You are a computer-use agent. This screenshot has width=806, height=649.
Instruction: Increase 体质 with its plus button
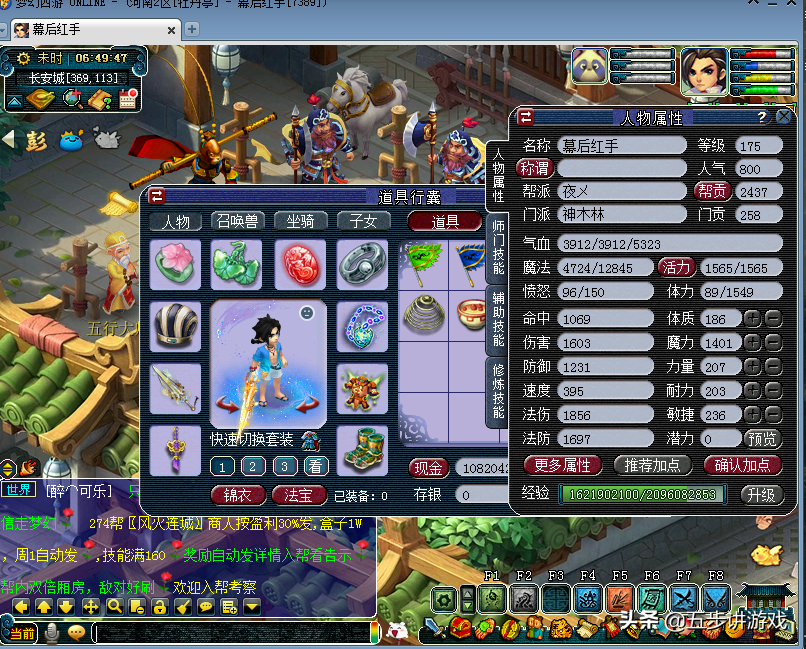[x=752, y=319]
